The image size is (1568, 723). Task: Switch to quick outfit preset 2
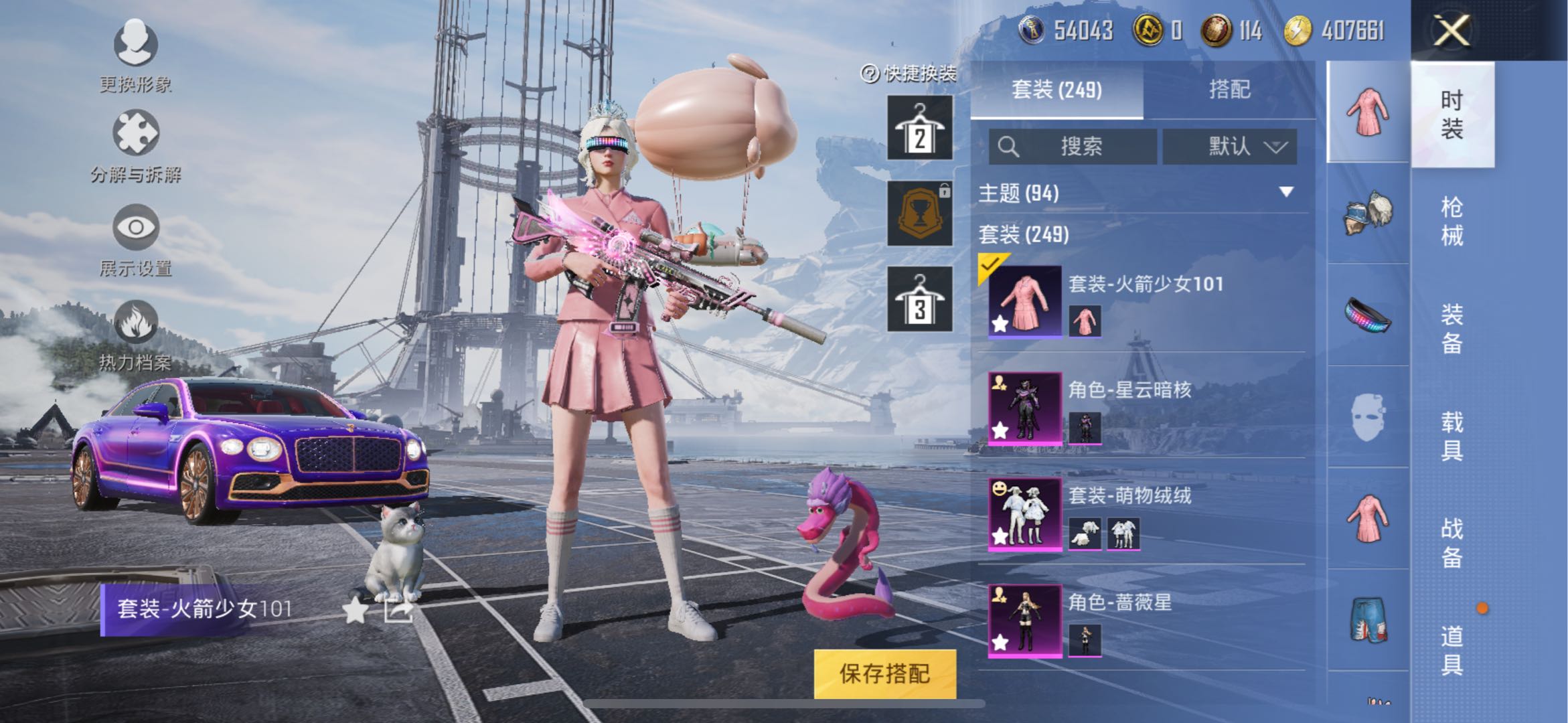click(920, 127)
